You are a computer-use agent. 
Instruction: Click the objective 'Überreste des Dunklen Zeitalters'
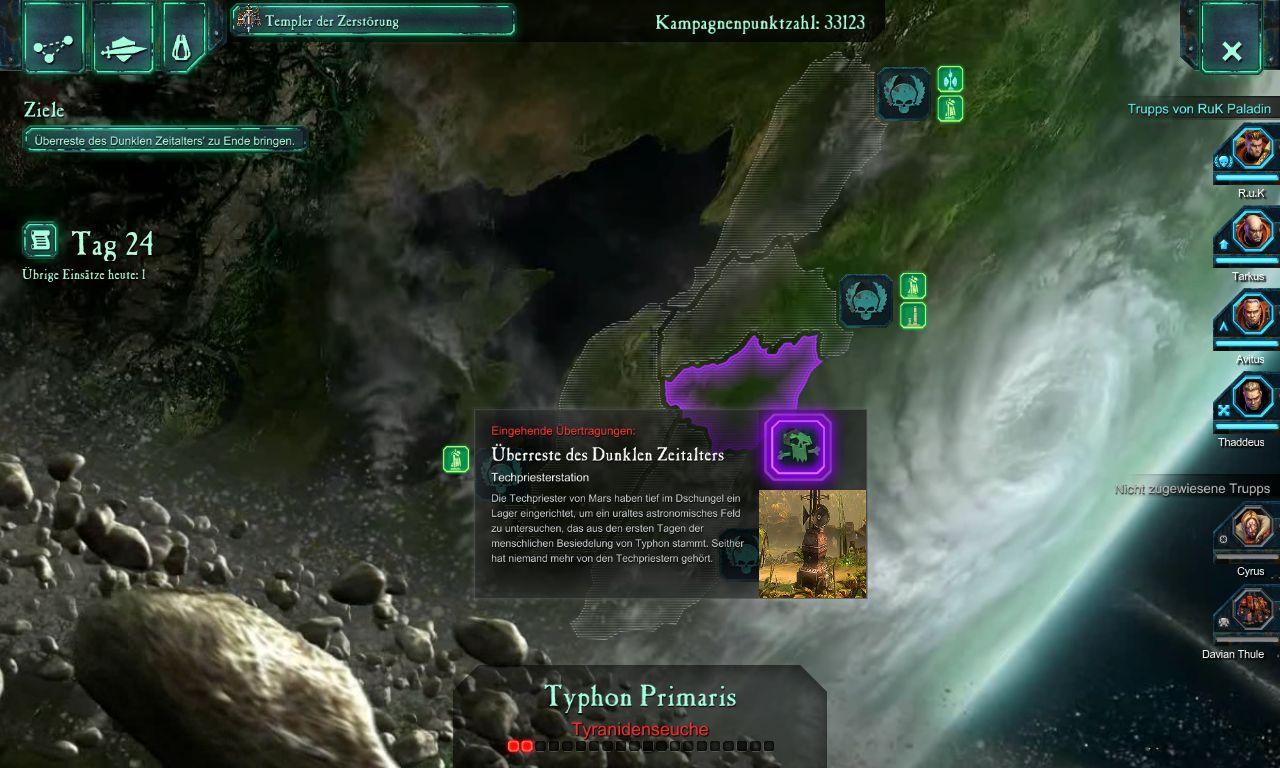165,141
